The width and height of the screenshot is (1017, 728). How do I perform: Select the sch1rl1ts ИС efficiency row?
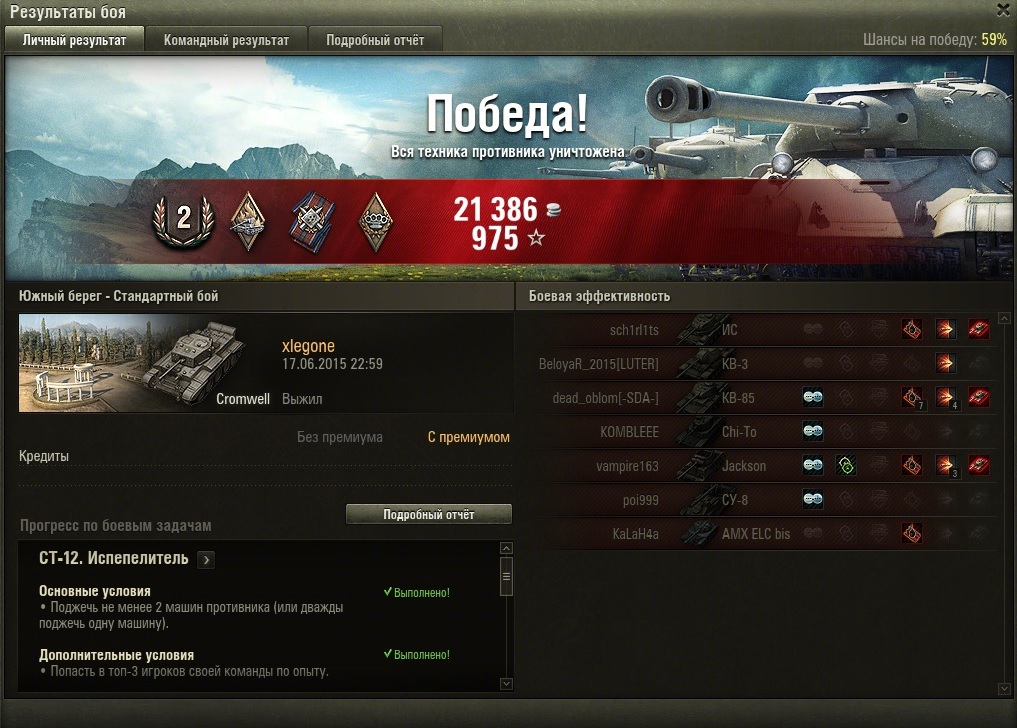760,330
